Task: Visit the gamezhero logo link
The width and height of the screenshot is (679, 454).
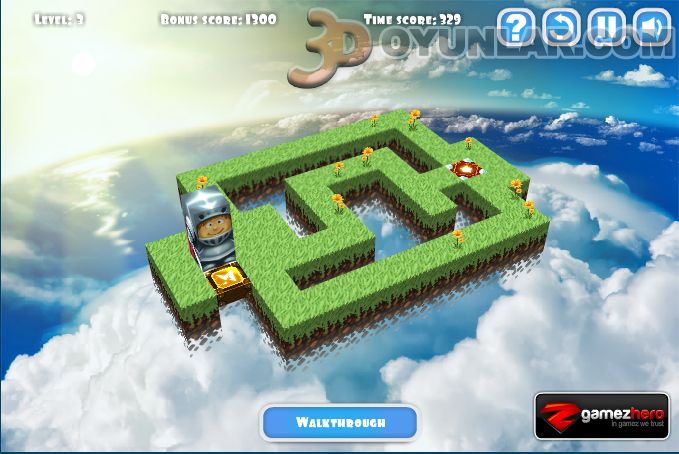Action: [x=601, y=416]
